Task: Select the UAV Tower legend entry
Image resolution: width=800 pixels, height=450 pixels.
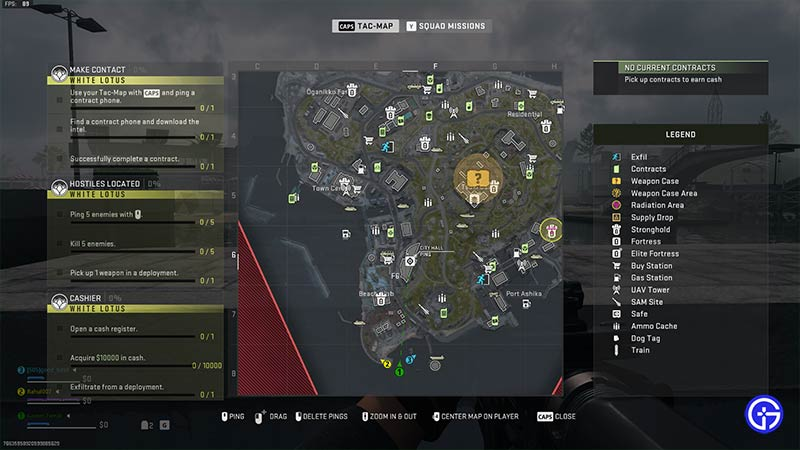Action: coord(650,289)
